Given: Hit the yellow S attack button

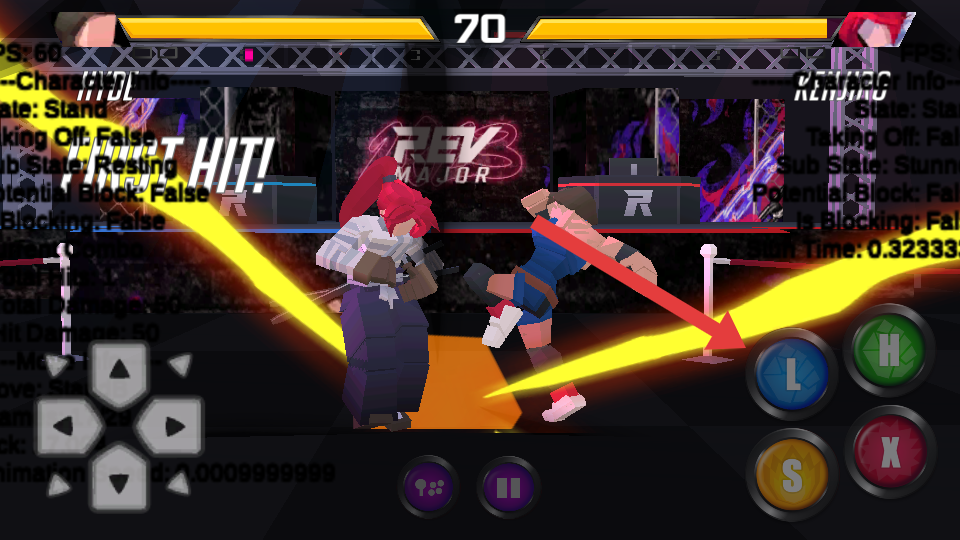Looking at the screenshot, I should [x=791, y=475].
